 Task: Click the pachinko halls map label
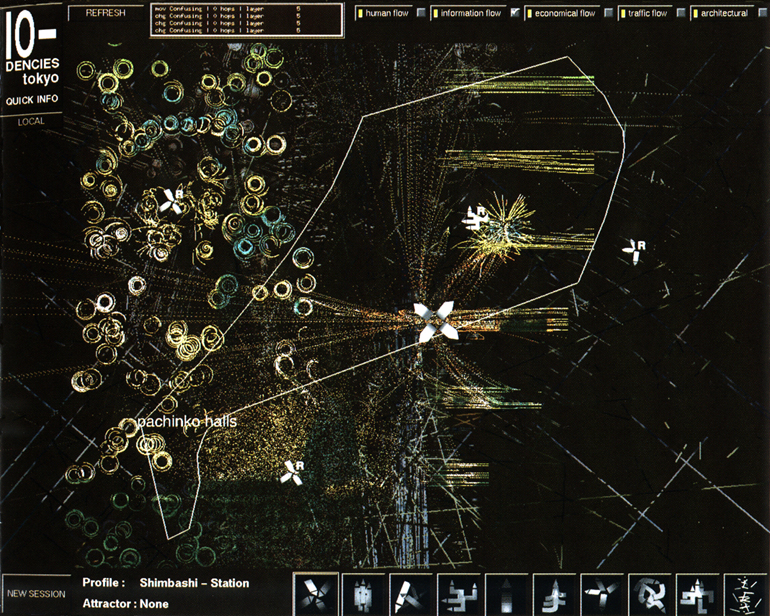coord(186,423)
